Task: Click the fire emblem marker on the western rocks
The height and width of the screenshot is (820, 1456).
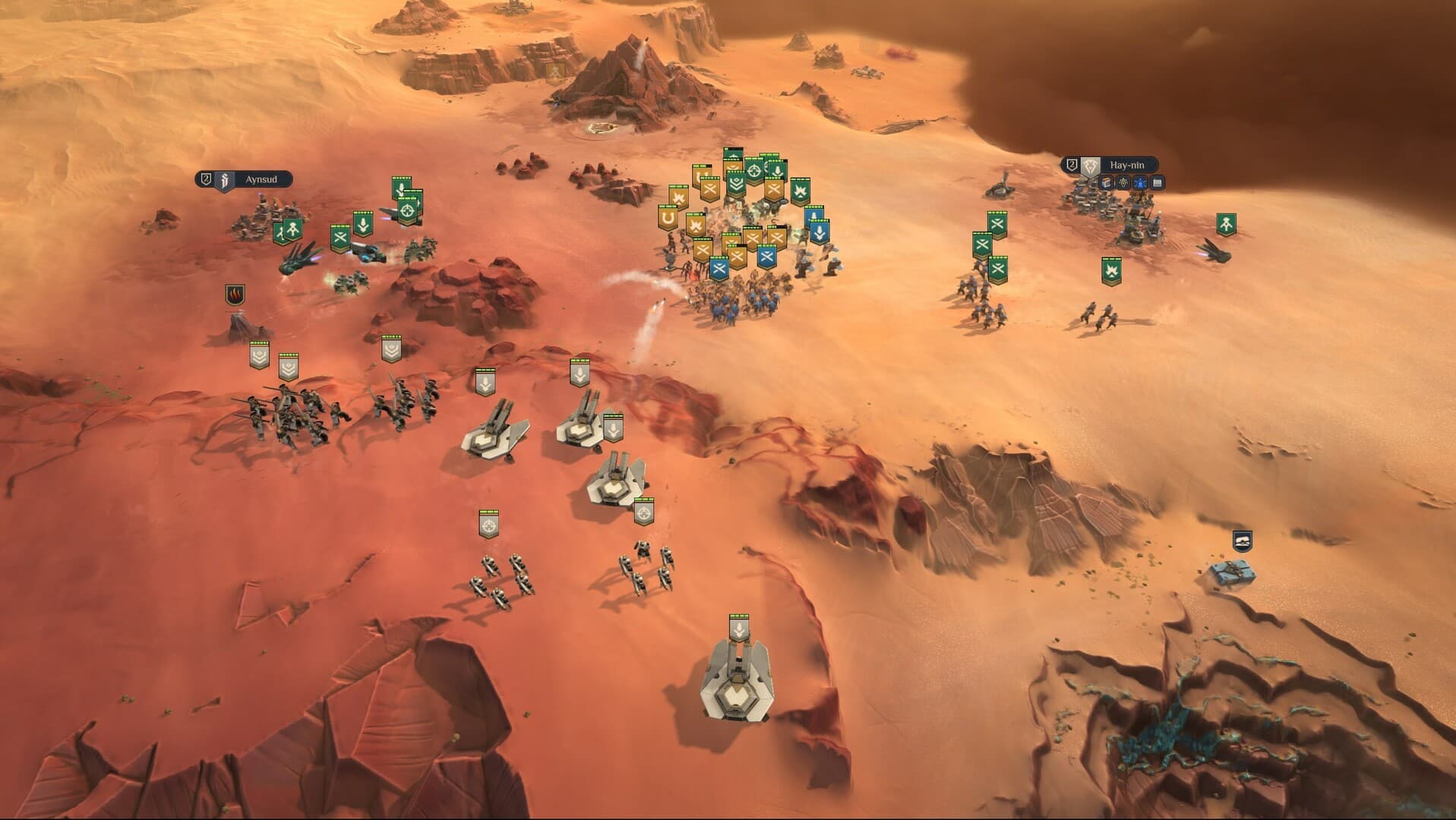Action: [x=235, y=294]
